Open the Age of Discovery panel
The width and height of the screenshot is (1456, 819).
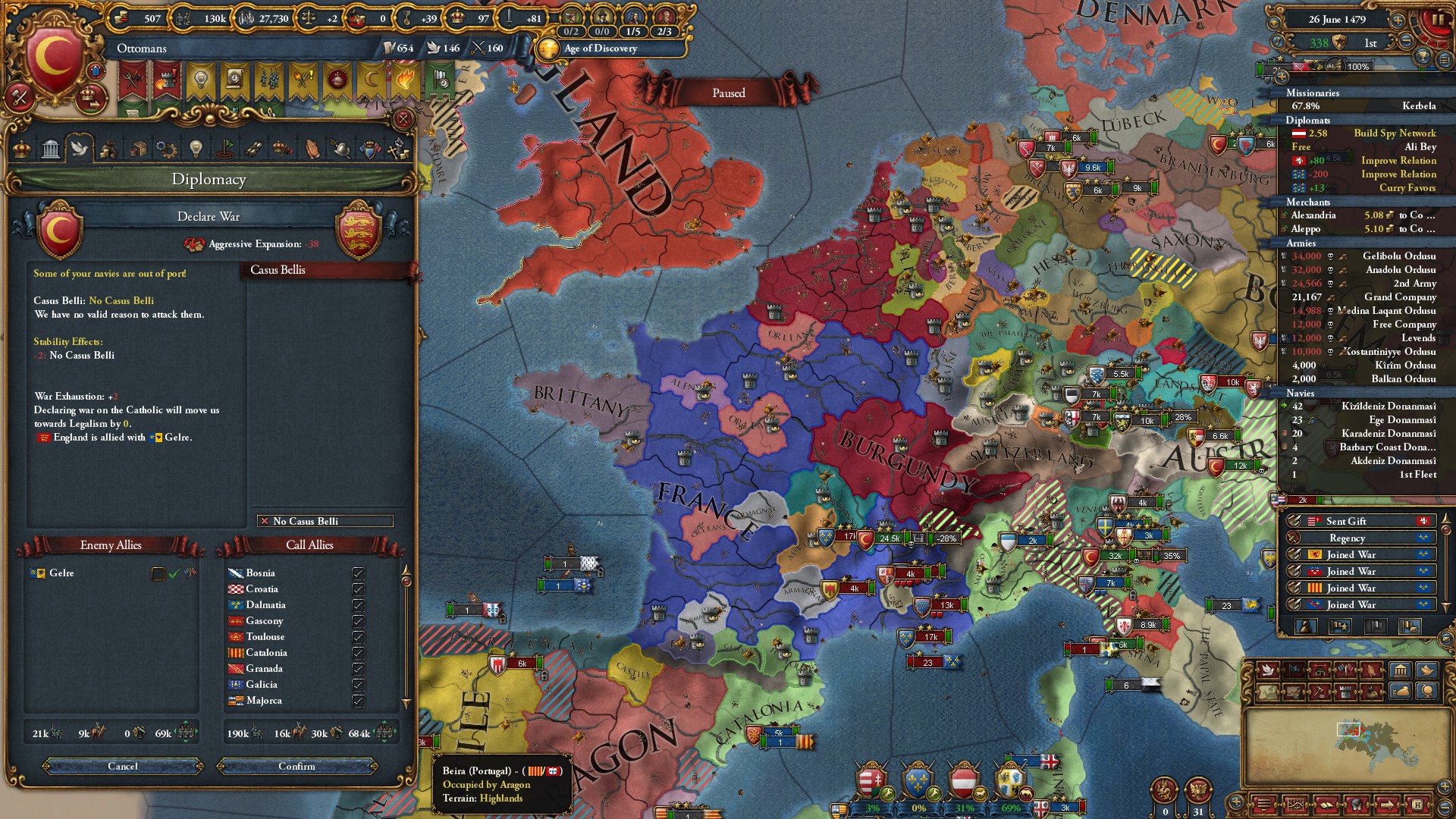click(x=599, y=49)
